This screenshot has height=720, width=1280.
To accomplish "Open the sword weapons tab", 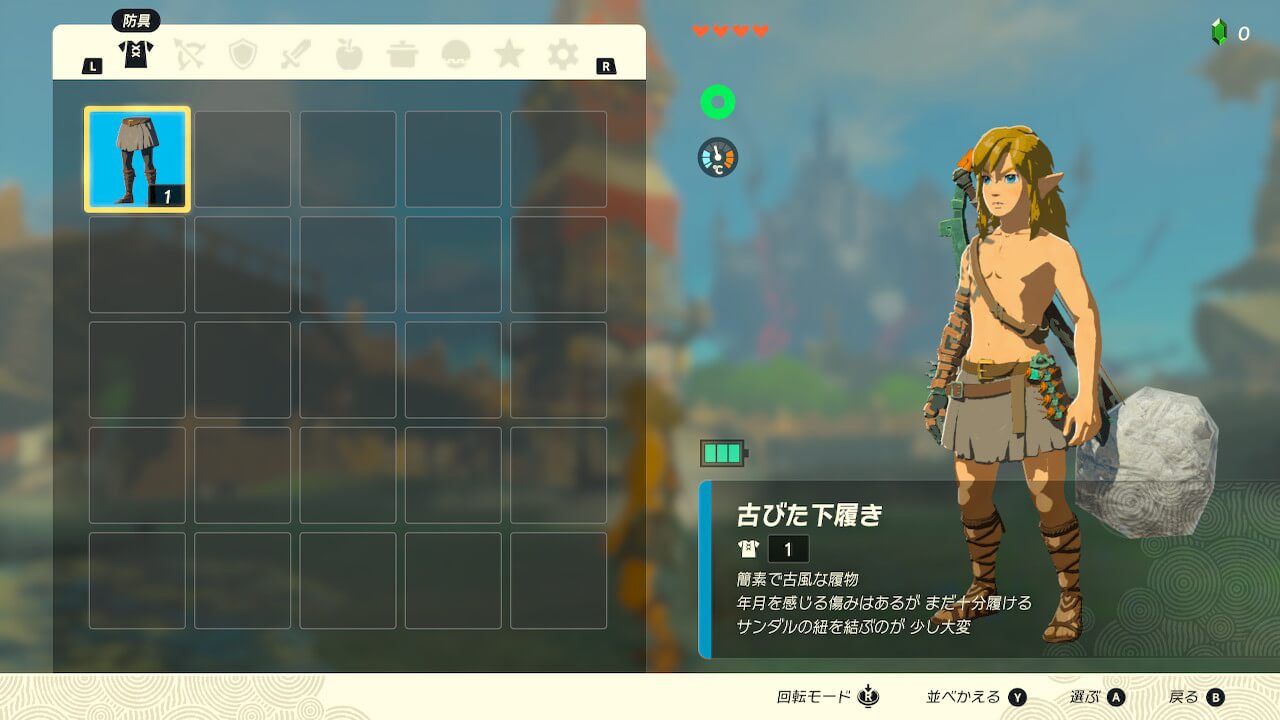I will (x=296, y=54).
